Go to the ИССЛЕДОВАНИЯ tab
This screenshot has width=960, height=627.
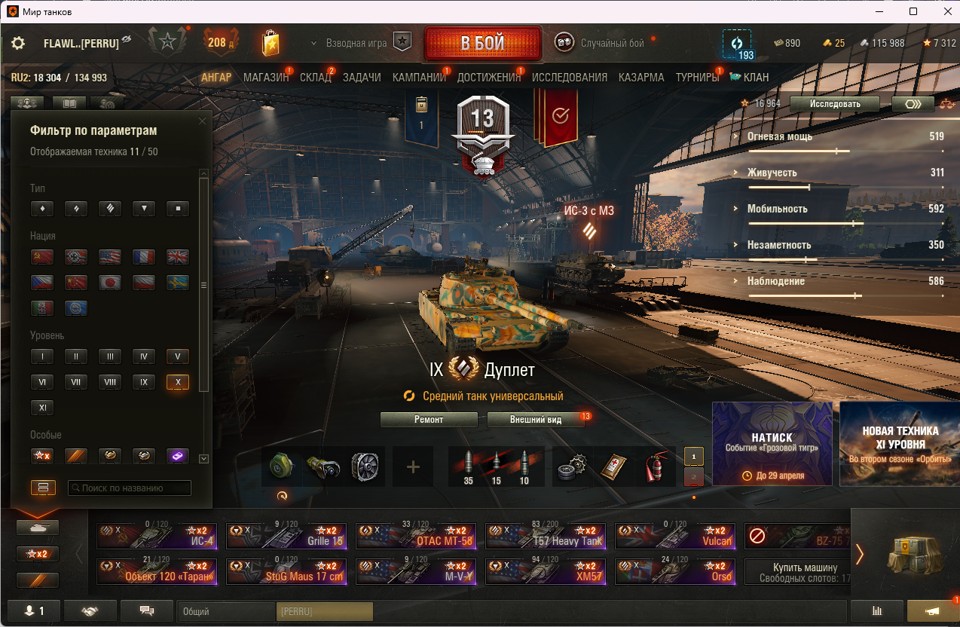(x=569, y=77)
